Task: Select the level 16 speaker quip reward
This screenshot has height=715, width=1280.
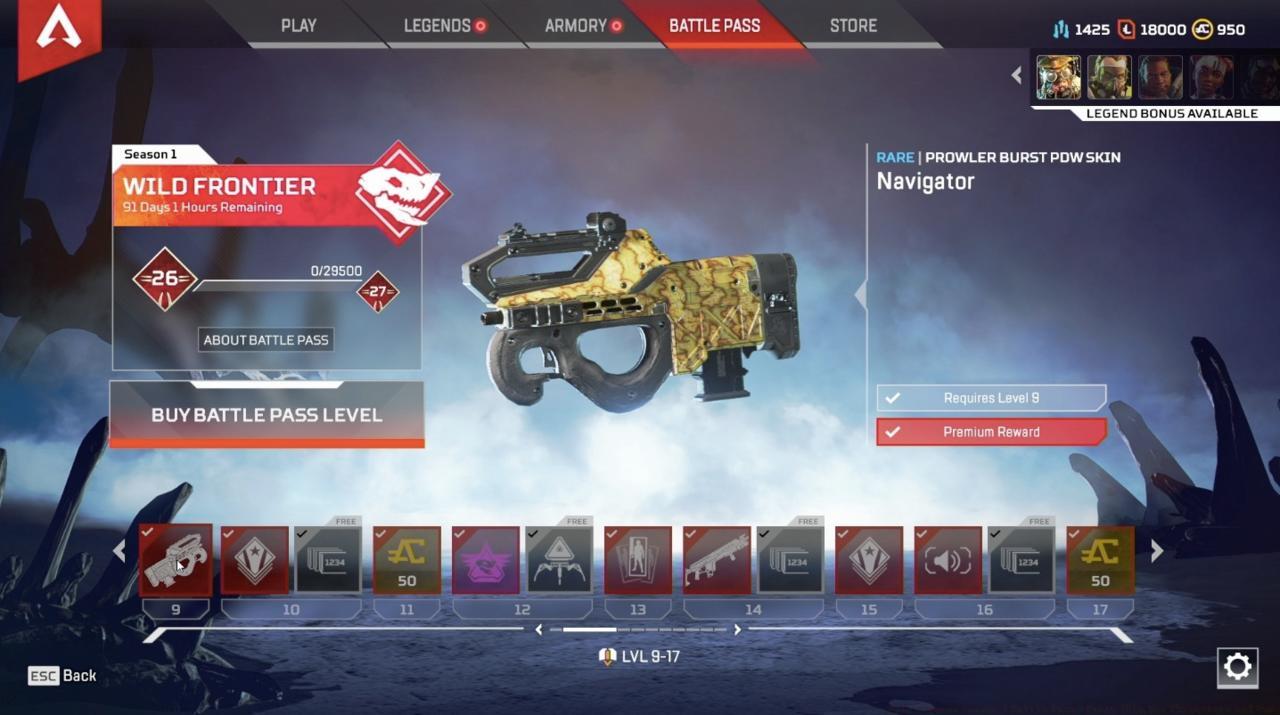Action: click(x=948, y=560)
